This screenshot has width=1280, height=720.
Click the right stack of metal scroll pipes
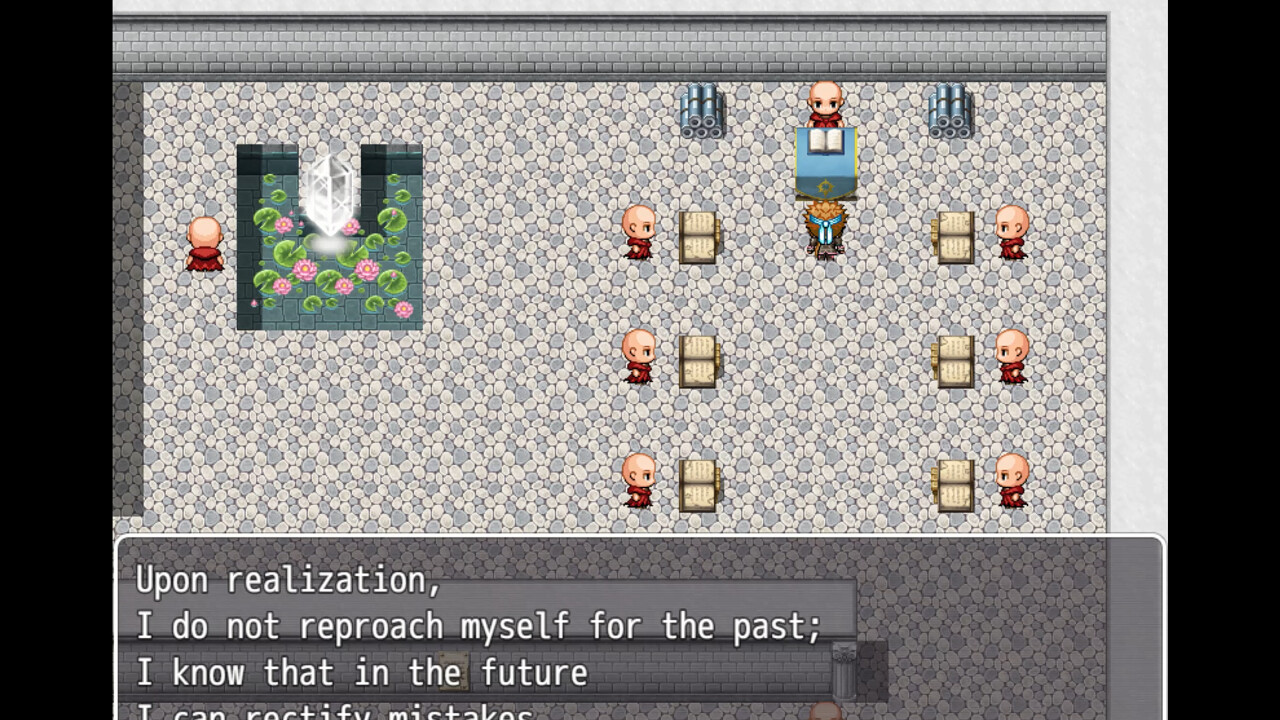(950, 110)
